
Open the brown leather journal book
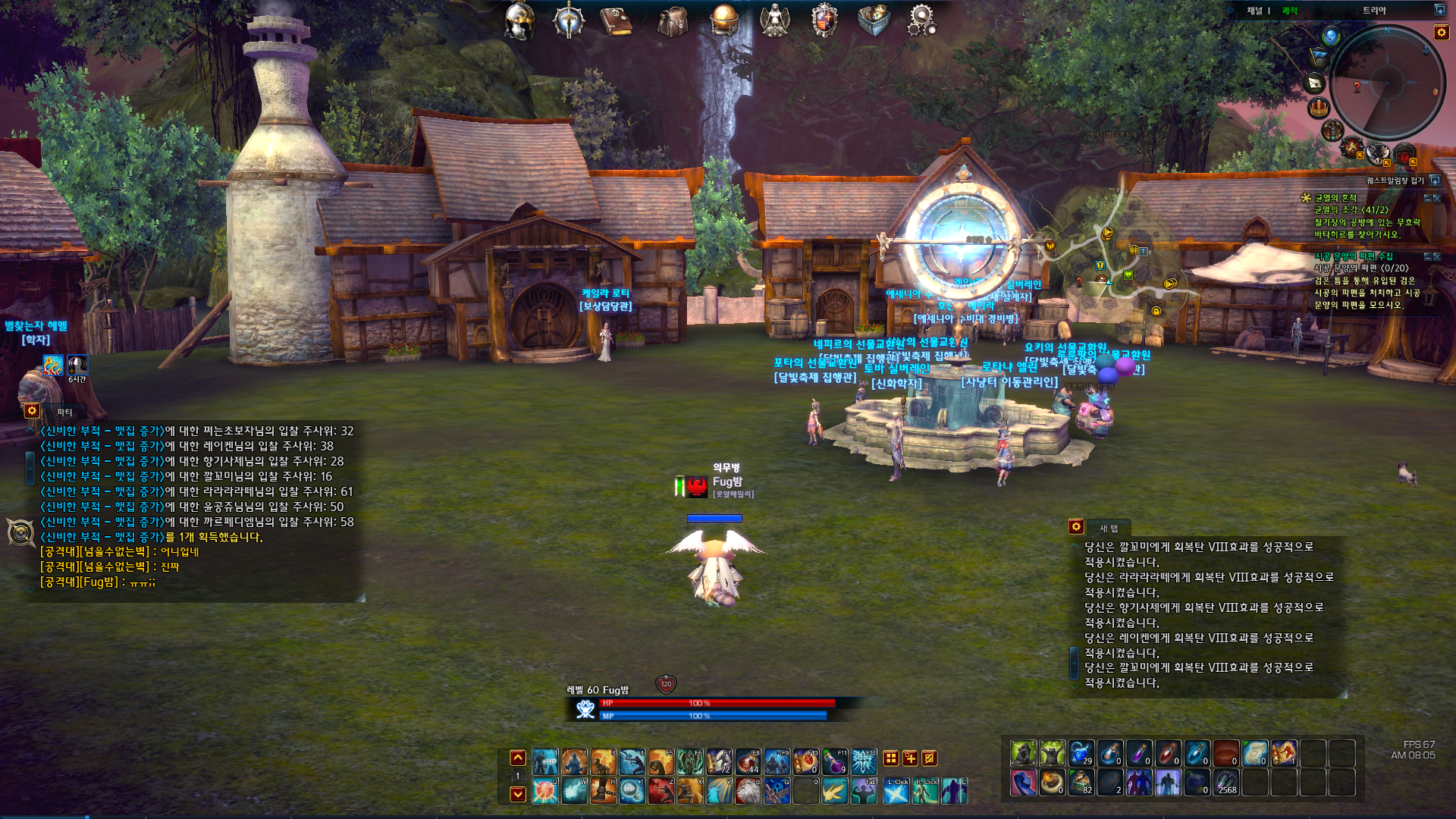tap(617, 21)
